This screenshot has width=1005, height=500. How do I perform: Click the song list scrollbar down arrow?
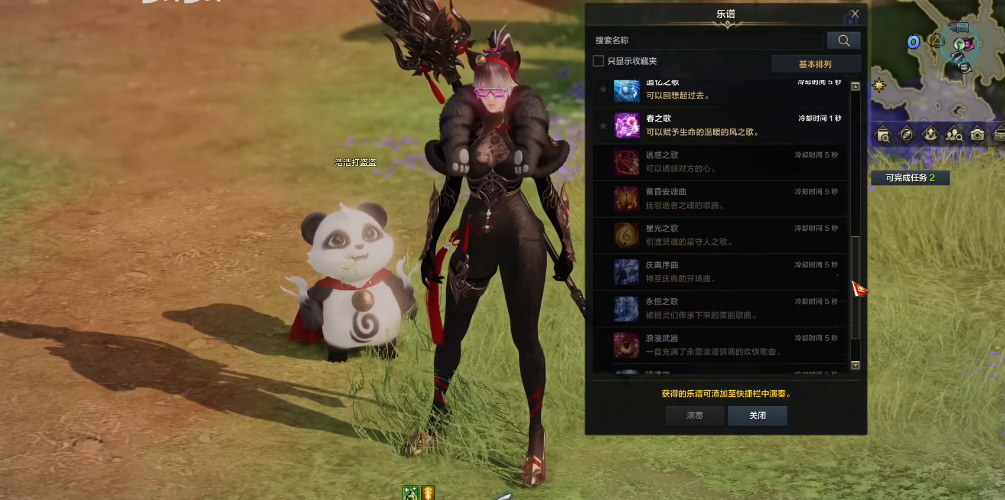tap(855, 366)
